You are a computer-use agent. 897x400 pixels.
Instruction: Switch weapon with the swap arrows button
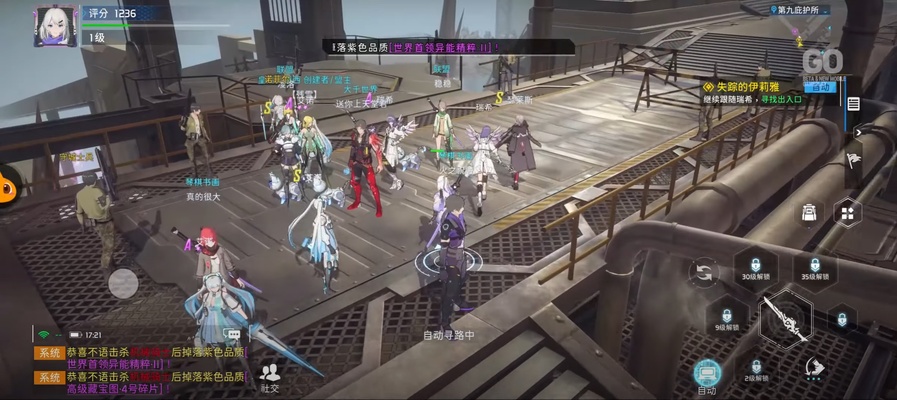[706, 271]
